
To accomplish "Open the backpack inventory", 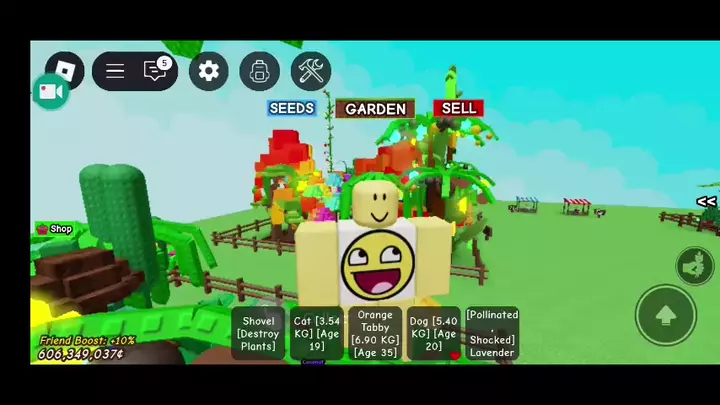I will [x=260, y=71].
